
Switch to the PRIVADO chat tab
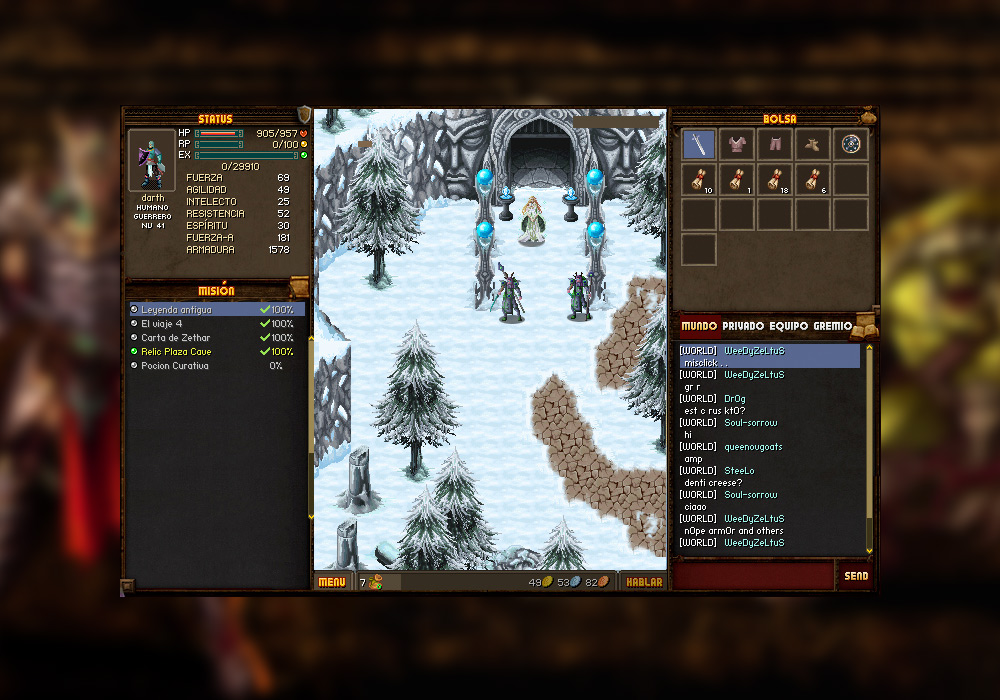pos(743,326)
